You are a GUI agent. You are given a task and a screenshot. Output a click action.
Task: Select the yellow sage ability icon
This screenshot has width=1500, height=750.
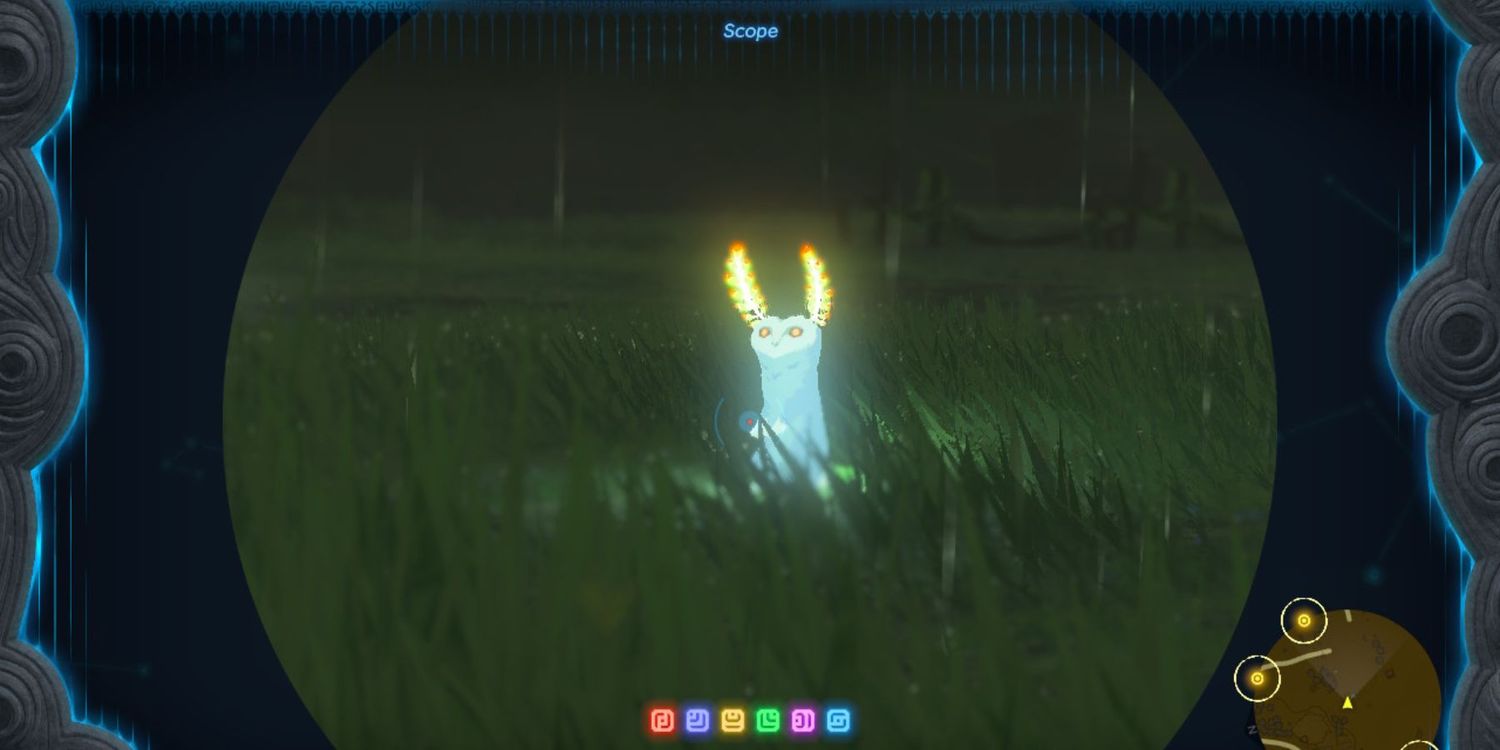[x=733, y=720]
